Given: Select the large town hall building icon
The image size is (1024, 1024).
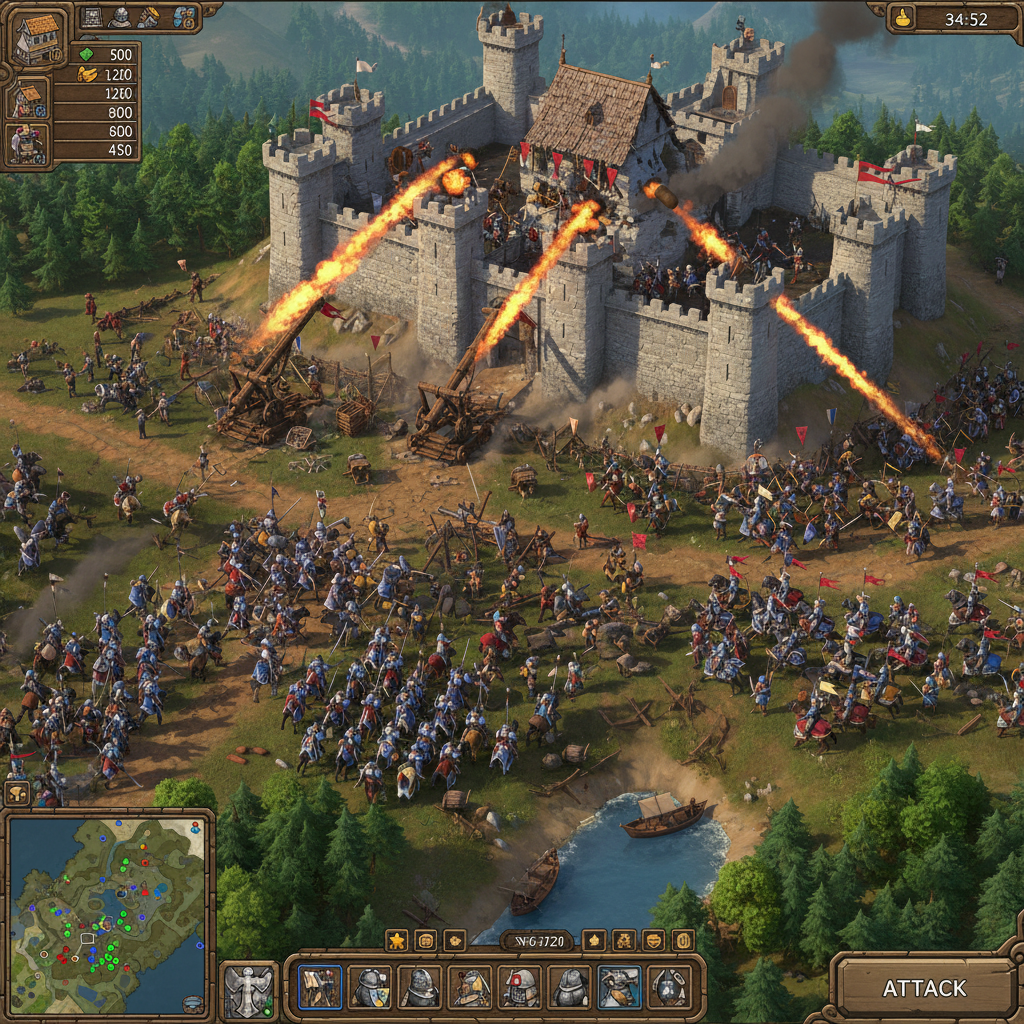Looking at the screenshot, I should coord(36,38).
